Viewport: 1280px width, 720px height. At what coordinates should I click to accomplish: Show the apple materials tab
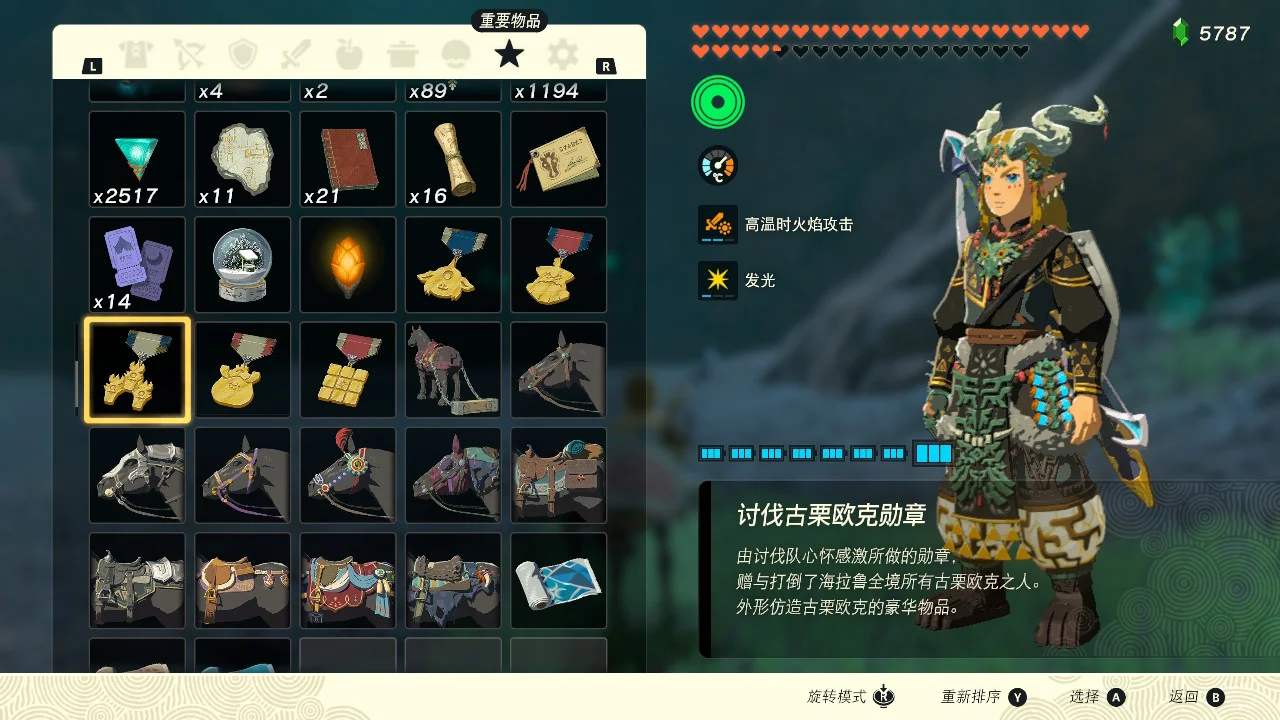click(x=349, y=54)
